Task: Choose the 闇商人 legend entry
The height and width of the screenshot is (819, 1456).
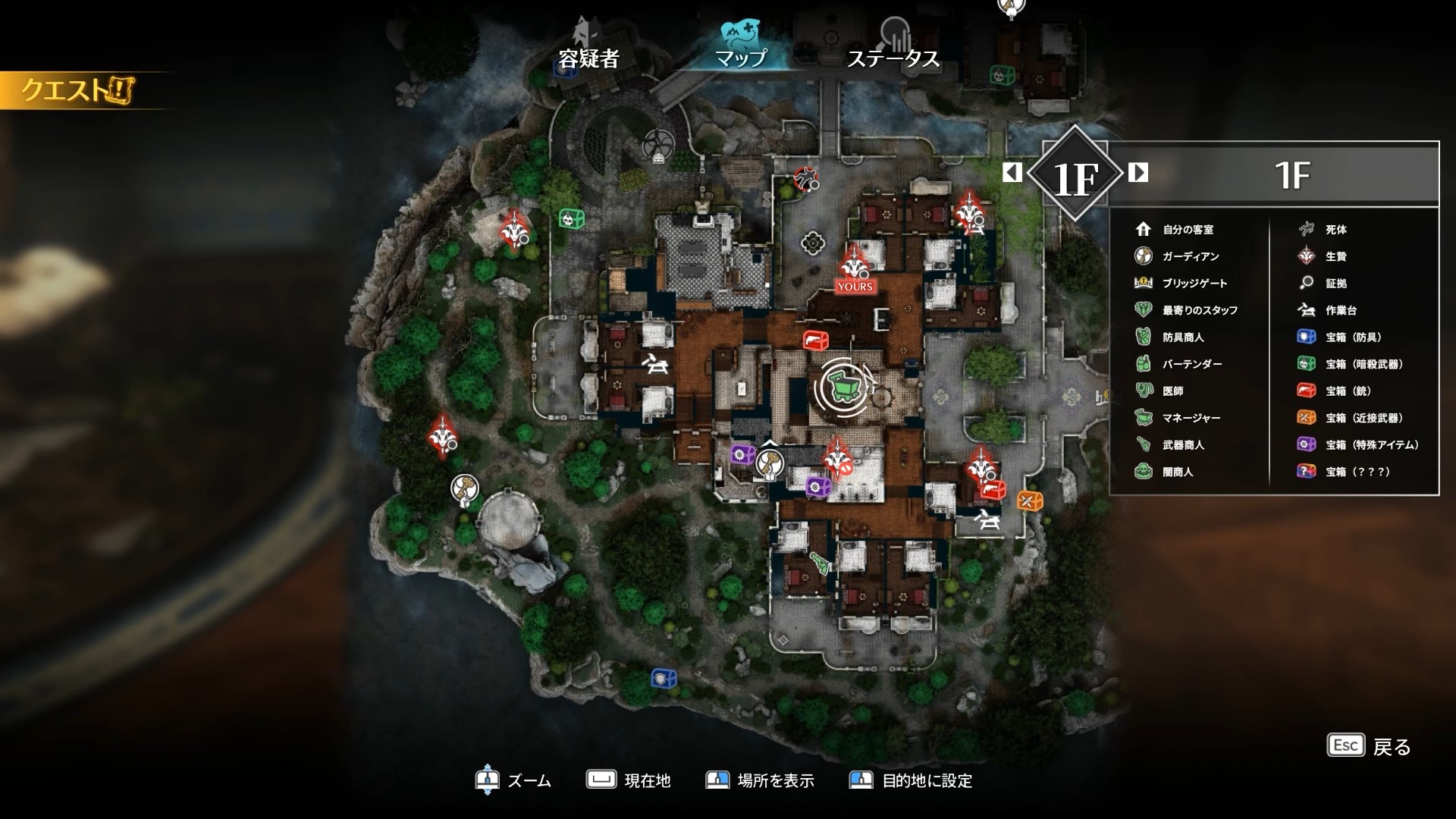Action: (1177, 472)
